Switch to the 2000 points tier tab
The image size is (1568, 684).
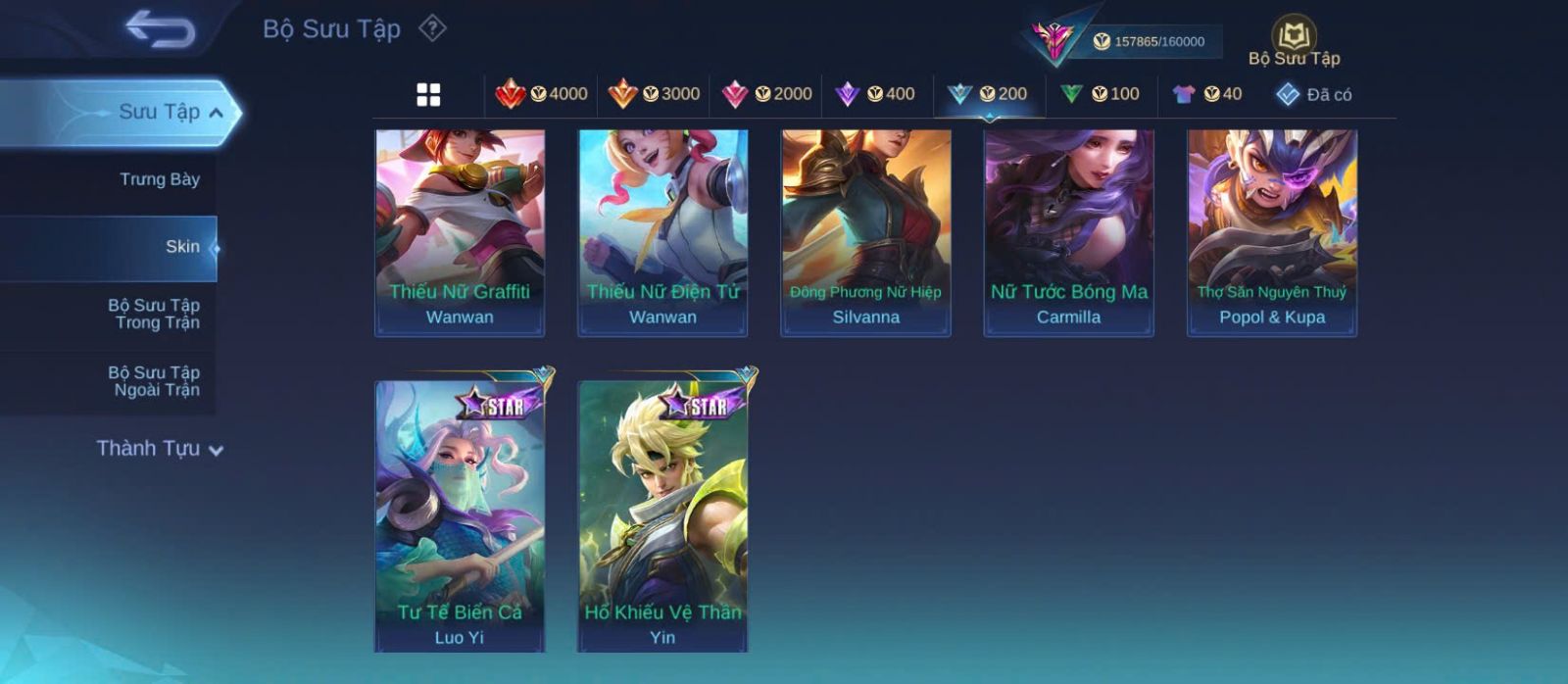[766, 94]
